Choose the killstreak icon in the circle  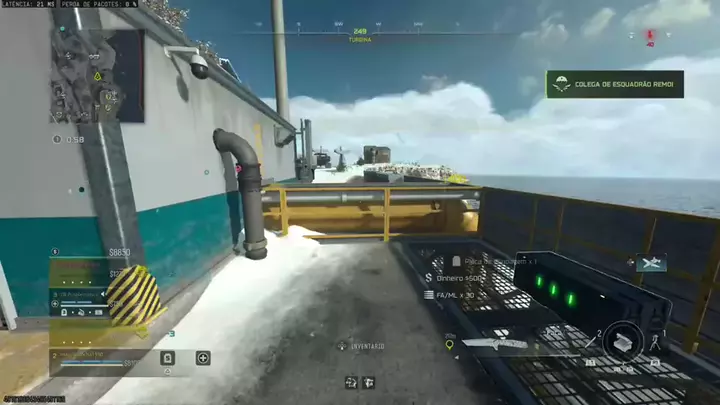tap(622, 340)
